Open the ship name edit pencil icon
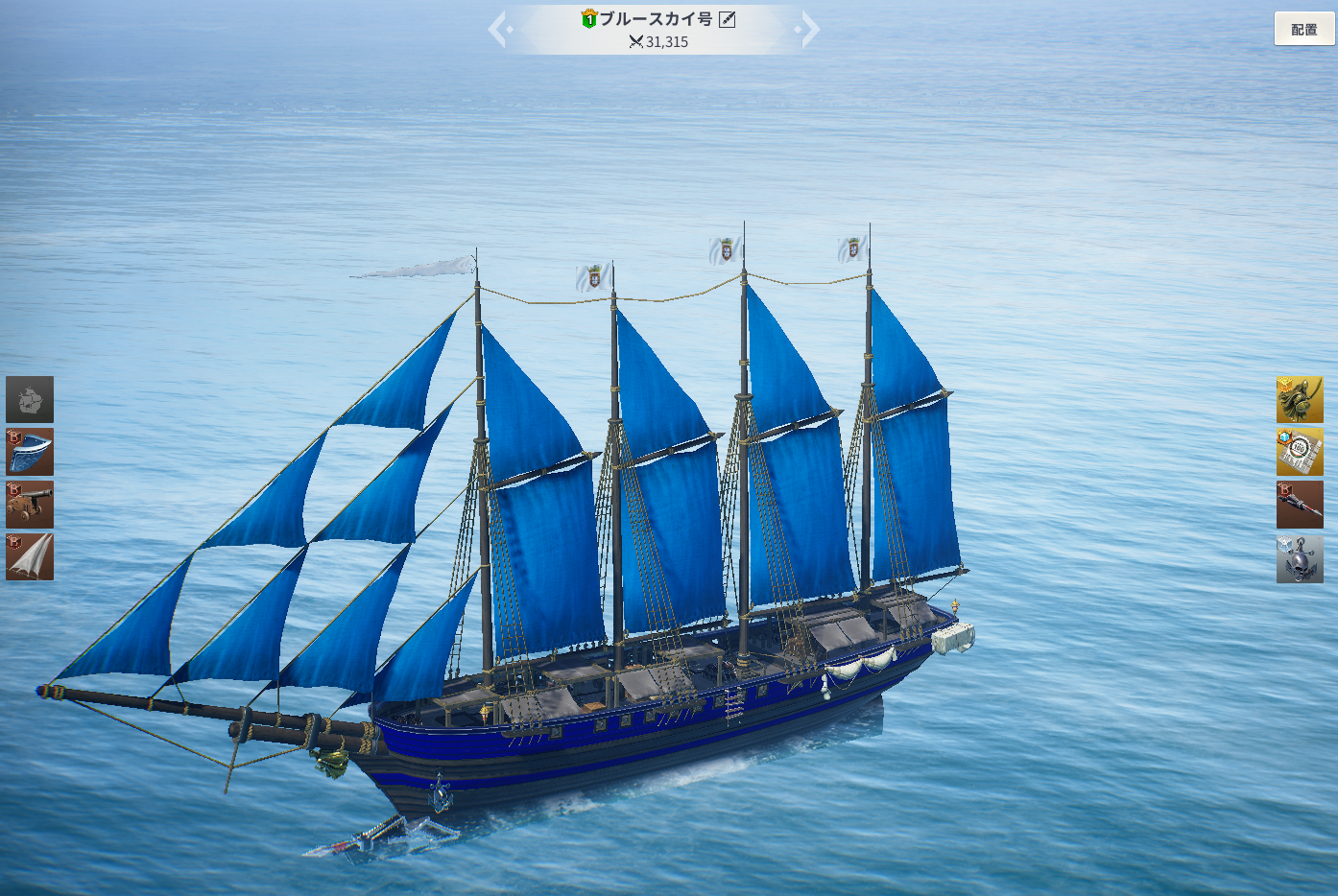This screenshot has width=1338, height=896. pos(728,19)
